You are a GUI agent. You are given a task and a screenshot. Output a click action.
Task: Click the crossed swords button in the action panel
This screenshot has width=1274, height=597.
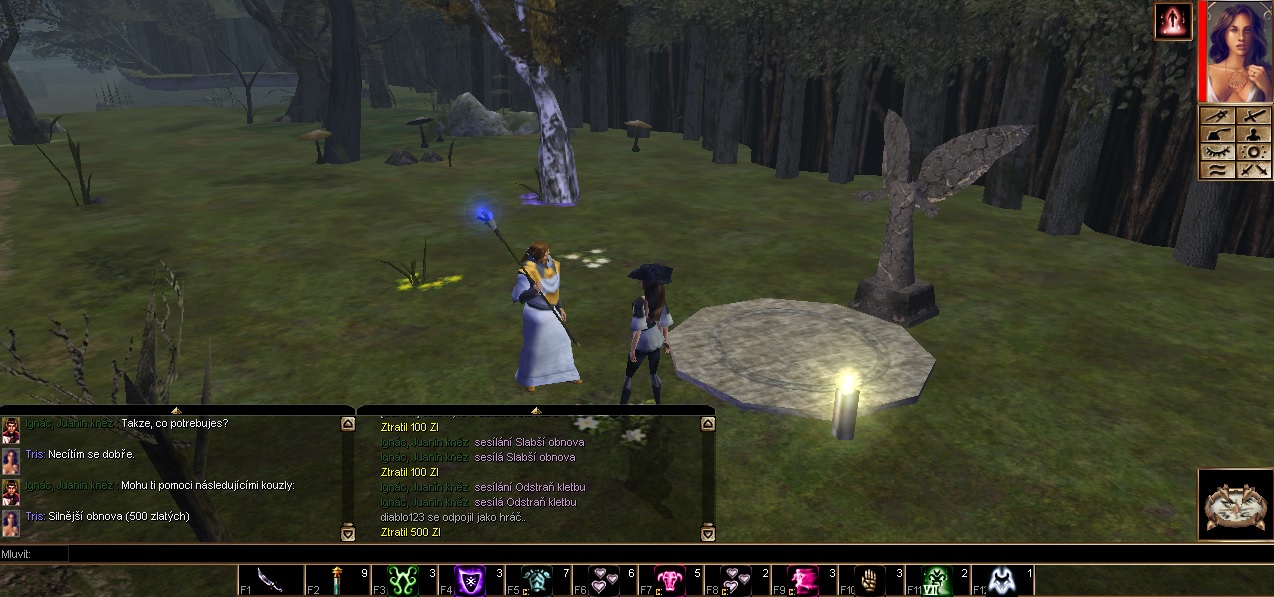(1254, 170)
